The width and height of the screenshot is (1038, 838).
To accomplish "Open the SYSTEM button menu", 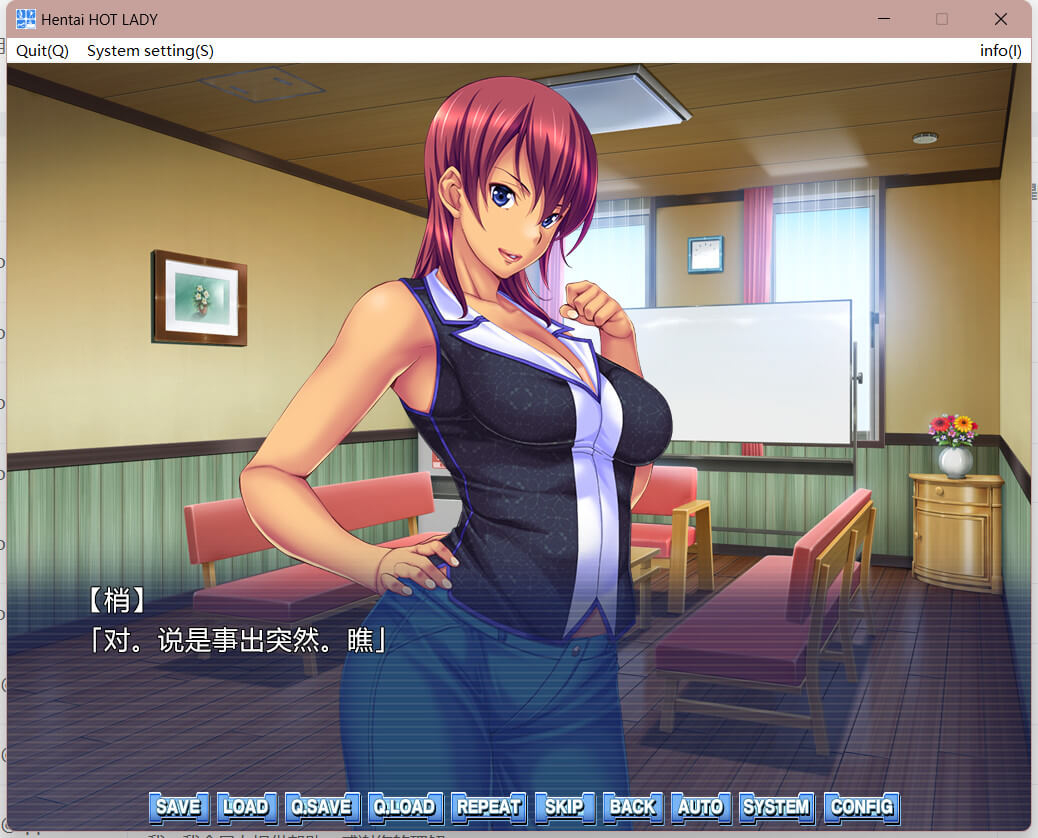I will coord(776,807).
